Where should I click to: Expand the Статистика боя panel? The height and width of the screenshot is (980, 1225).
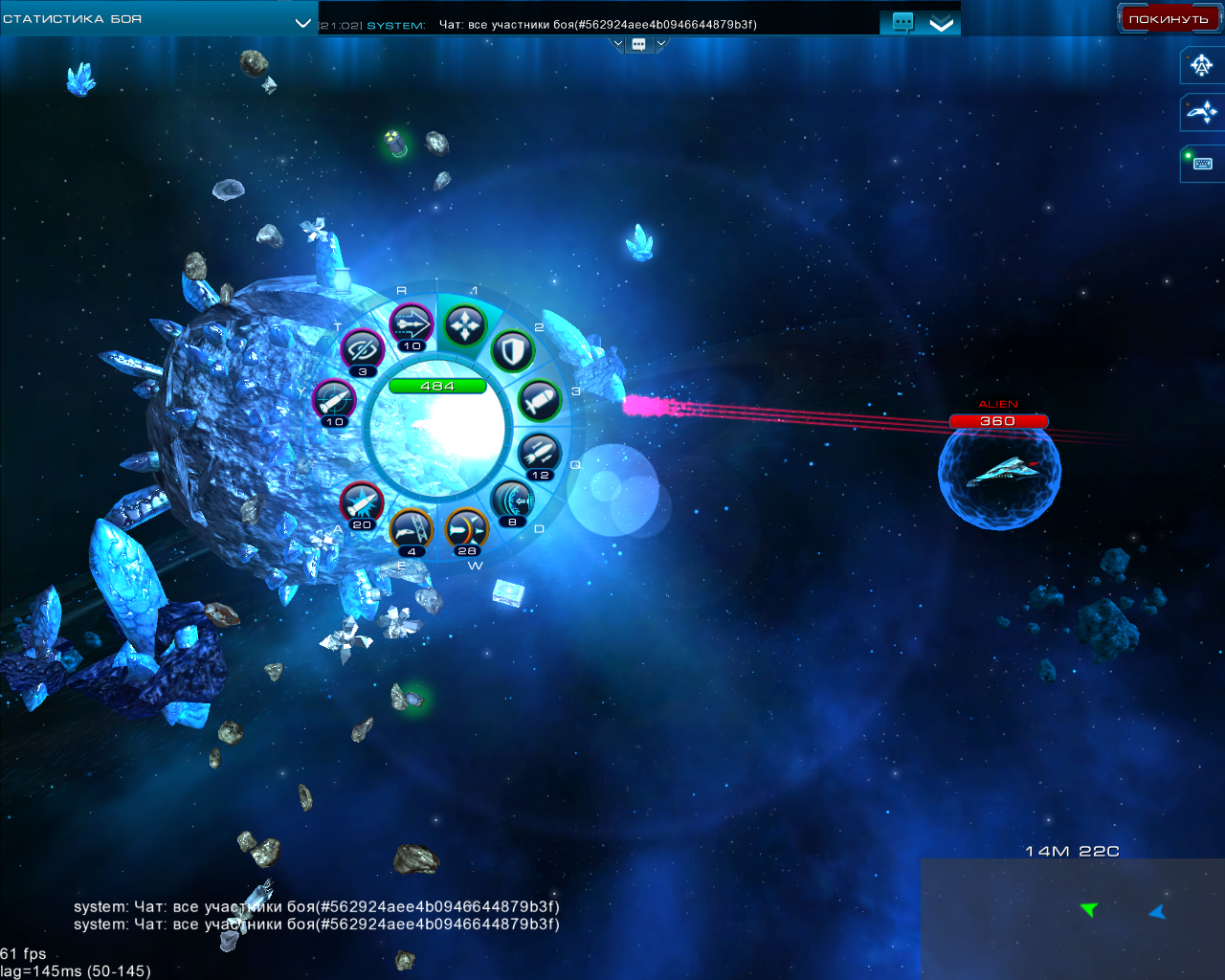point(302,22)
